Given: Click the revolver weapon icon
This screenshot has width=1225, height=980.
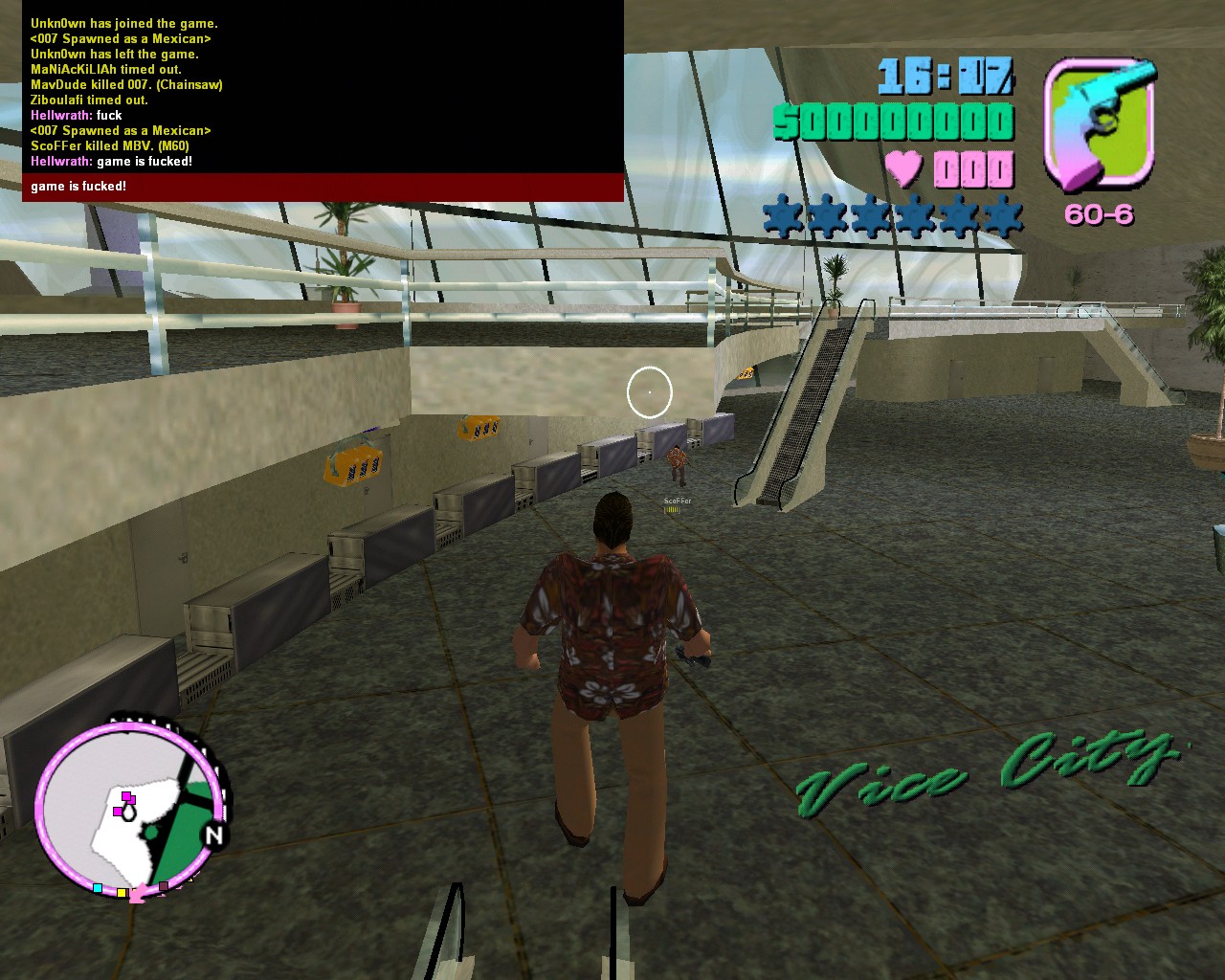Looking at the screenshot, I should (x=1099, y=123).
